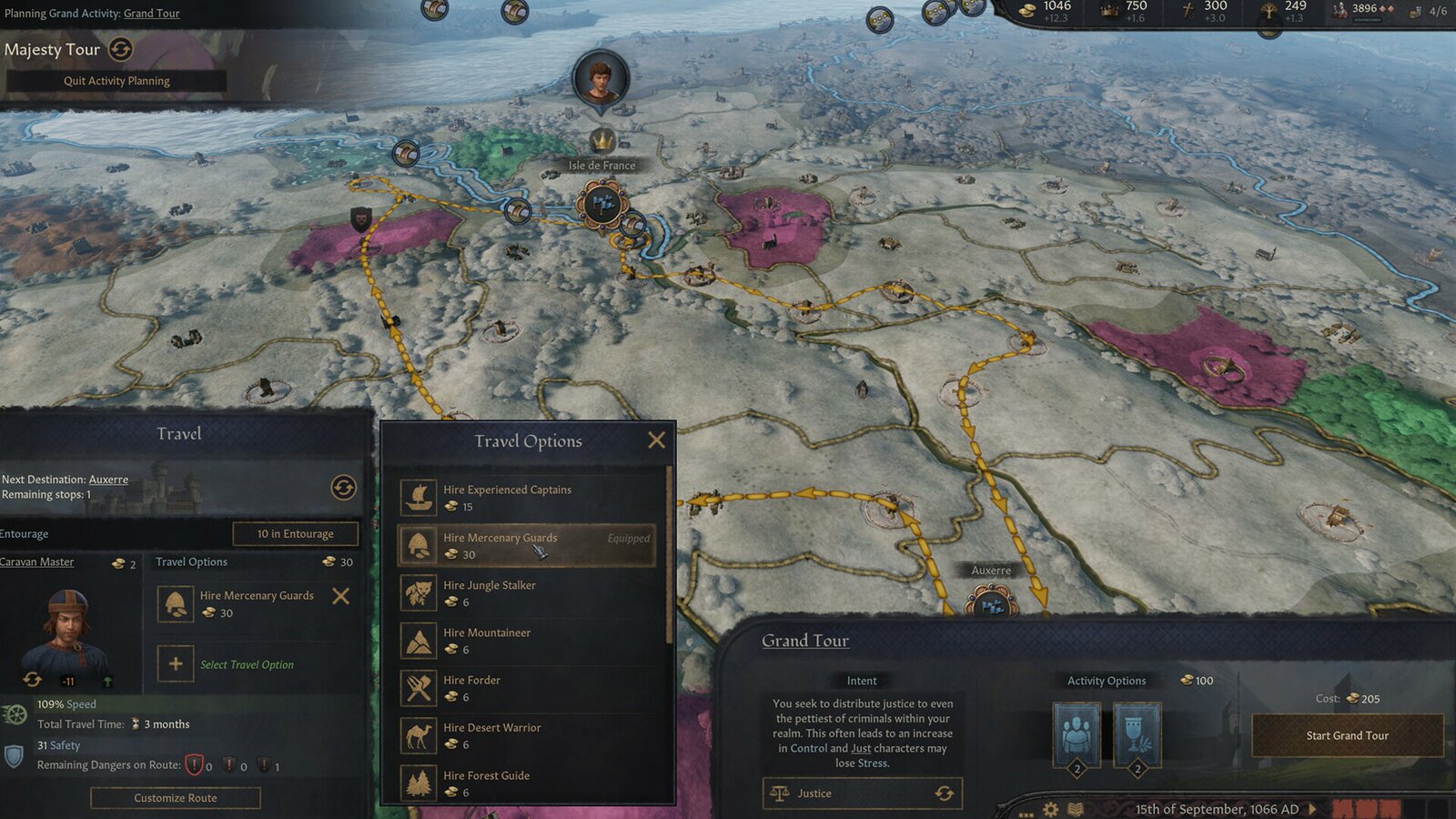Open the encyclopedia book icon near the date

[1077, 807]
